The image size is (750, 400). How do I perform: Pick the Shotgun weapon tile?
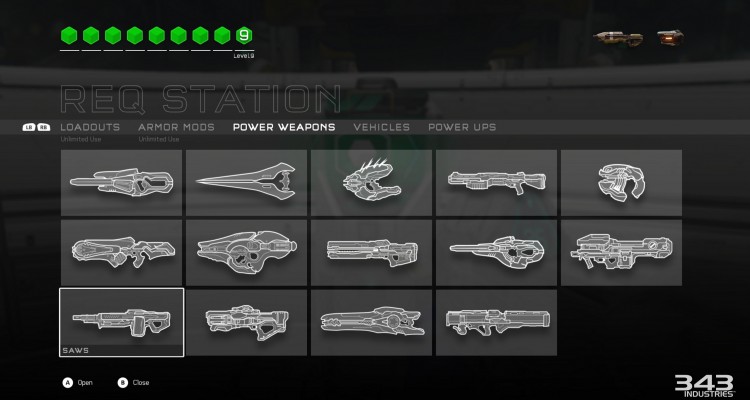point(496,182)
